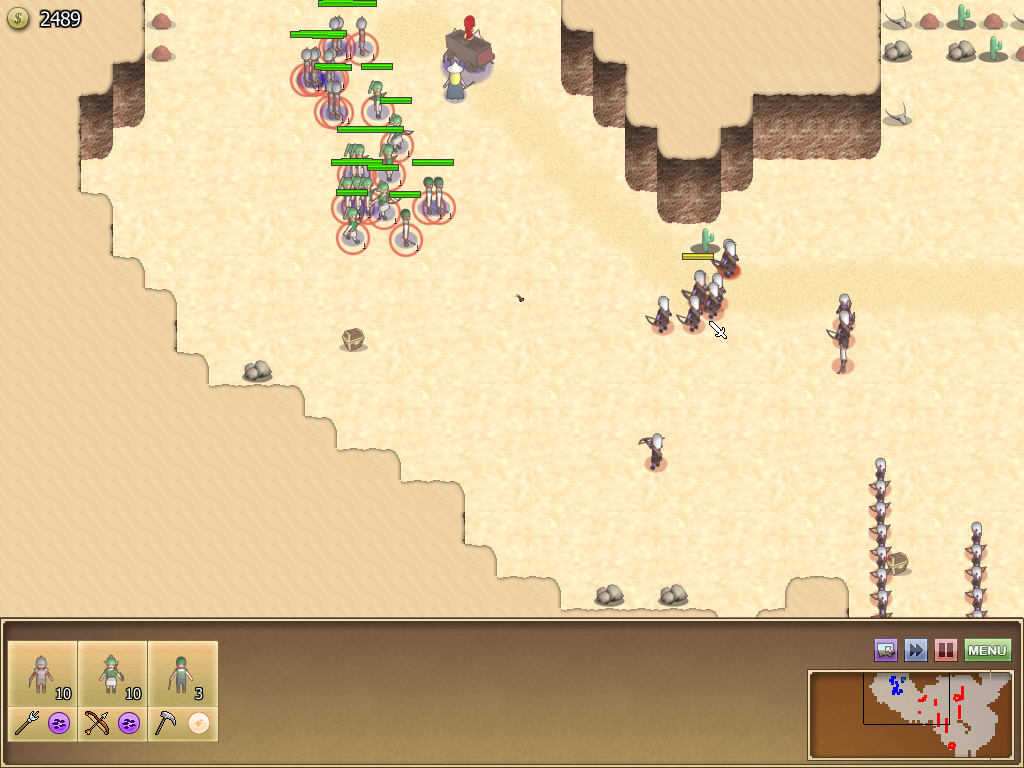This screenshot has height=768, width=1024.
Task: Open the green MENU button
Action: [987, 651]
